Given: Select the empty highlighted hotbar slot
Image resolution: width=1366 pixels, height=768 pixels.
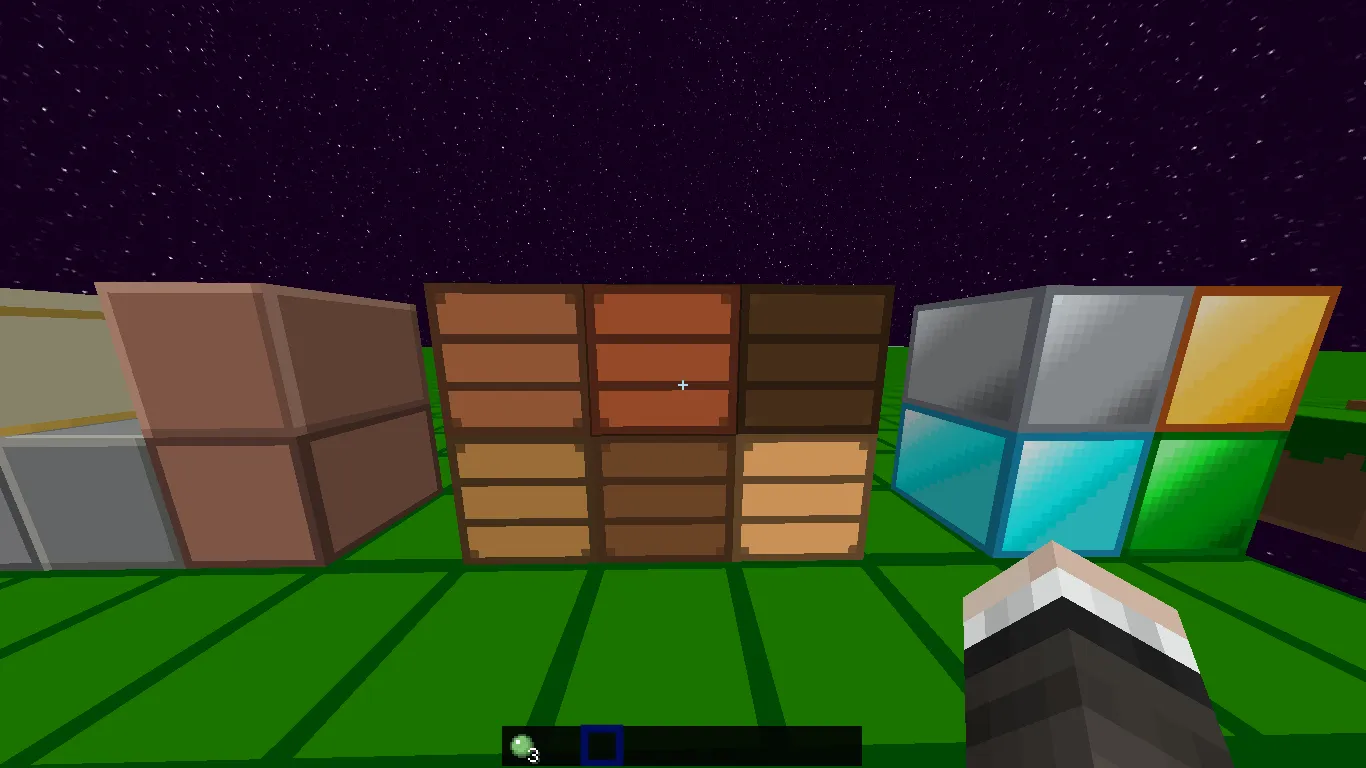Looking at the screenshot, I should point(599,744).
